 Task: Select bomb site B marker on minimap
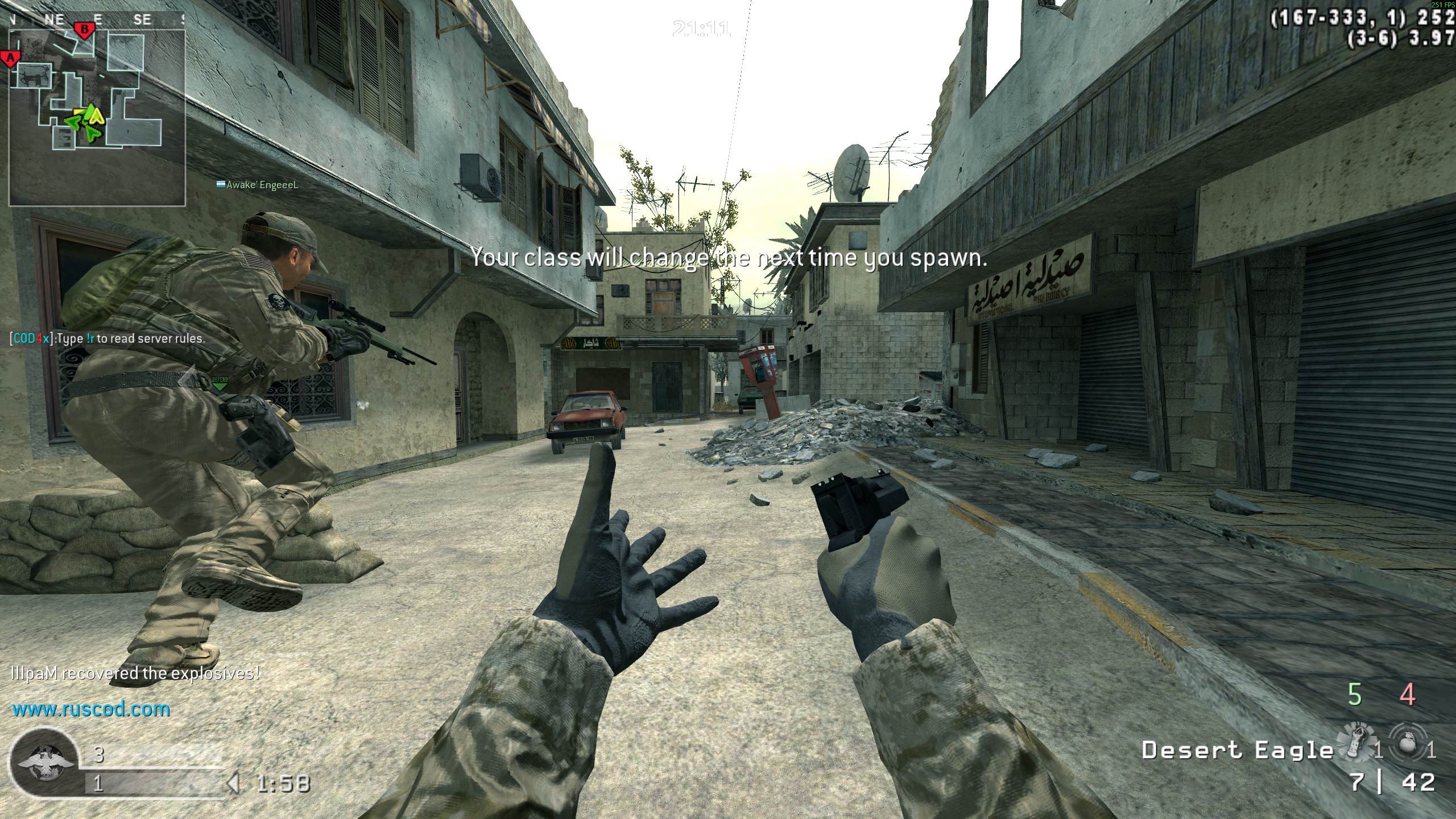(85, 29)
